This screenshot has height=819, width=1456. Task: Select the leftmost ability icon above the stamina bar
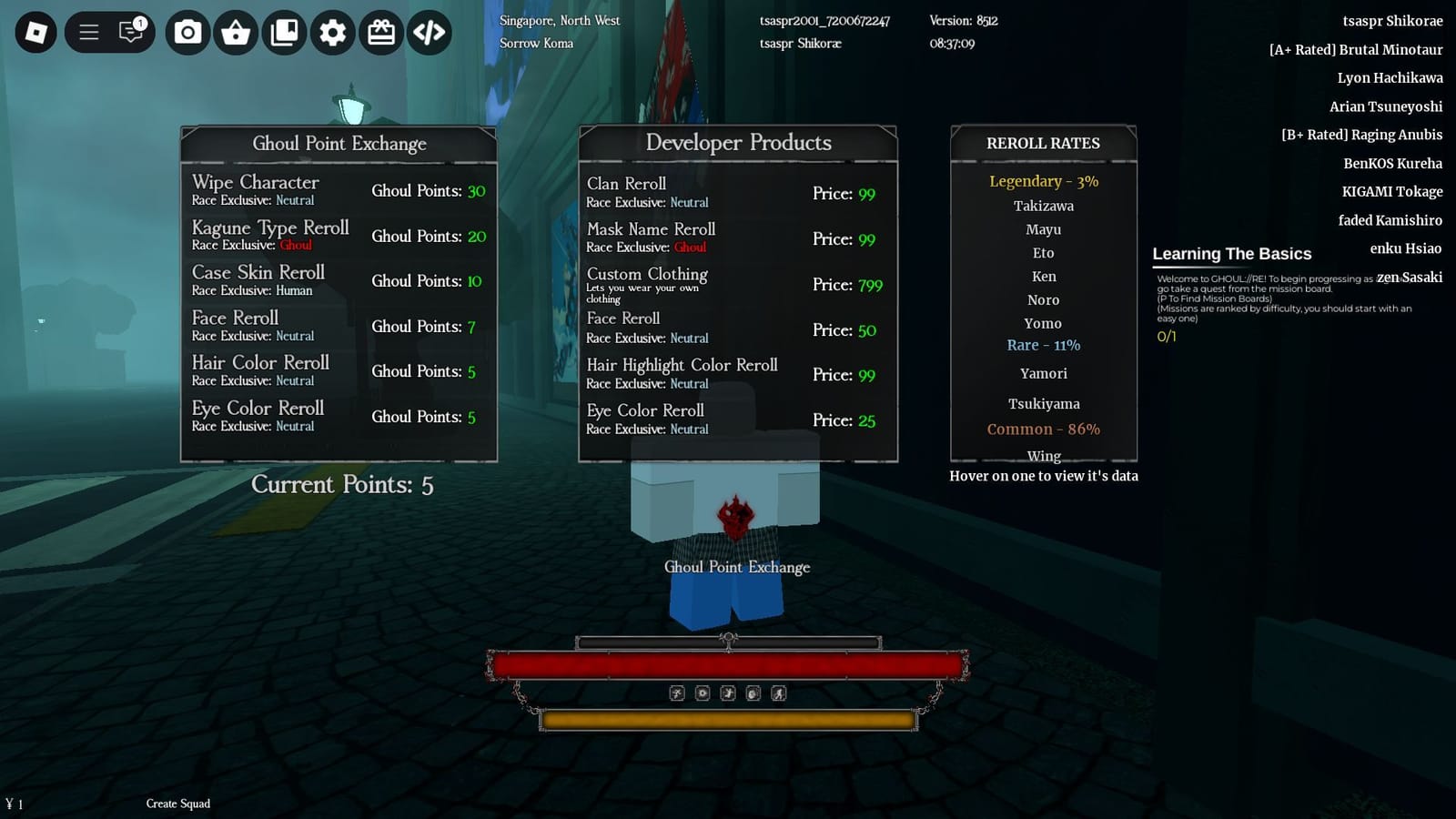(x=676, y=693)
